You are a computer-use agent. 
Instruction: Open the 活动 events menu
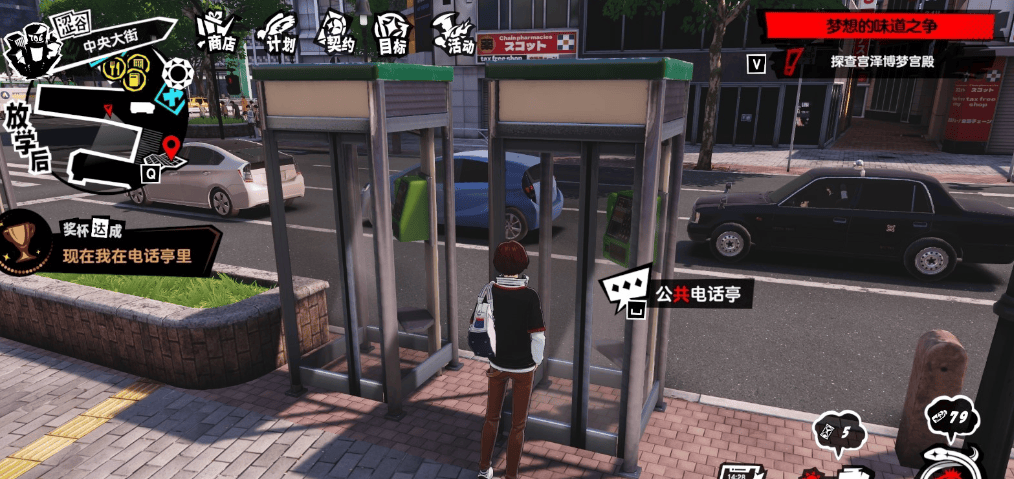tap(455, 33)
